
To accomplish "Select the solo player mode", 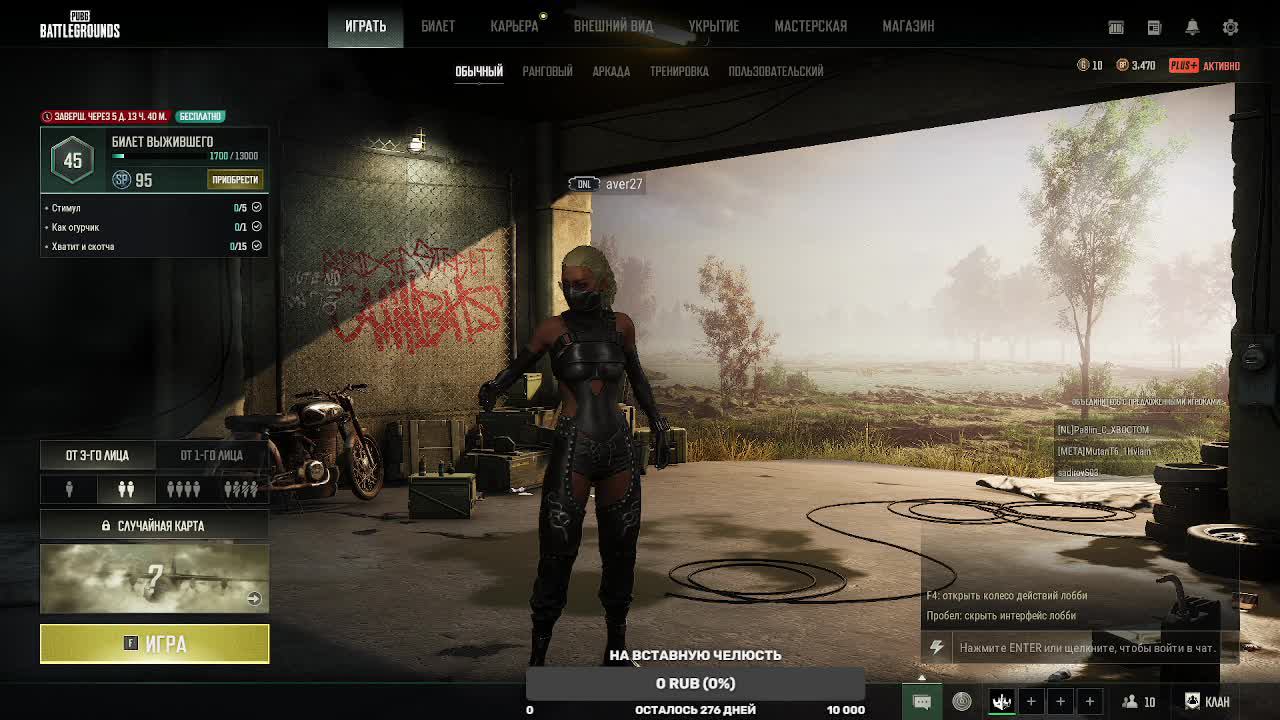I will click(68, 489).
